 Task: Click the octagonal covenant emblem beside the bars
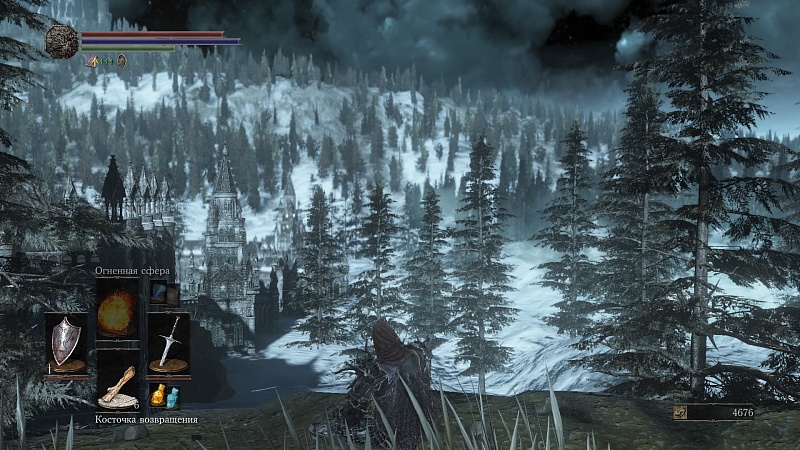coord(61,41)
